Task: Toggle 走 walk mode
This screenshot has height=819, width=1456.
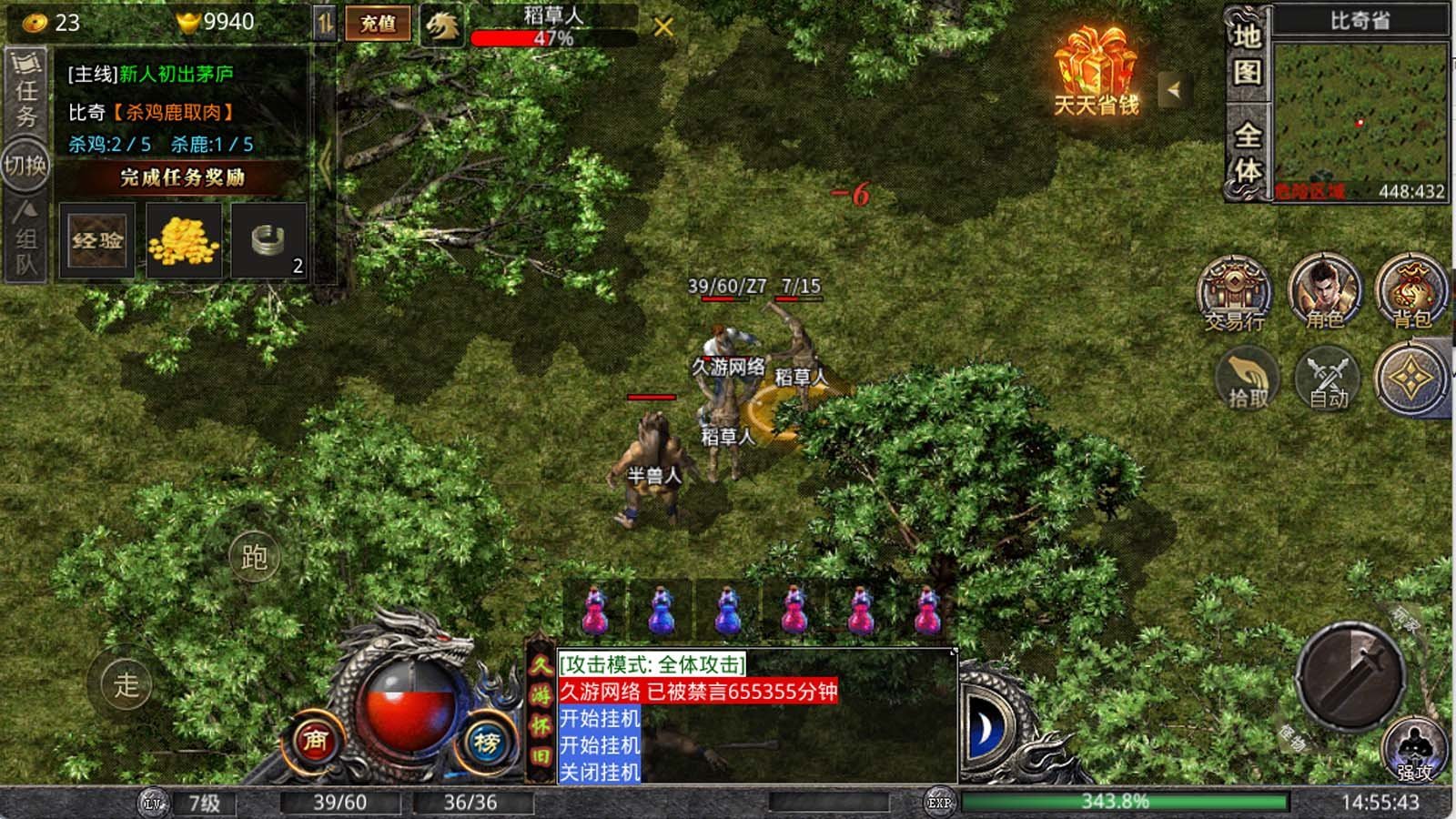Action: pyautogui.click(x=126, y=684)
